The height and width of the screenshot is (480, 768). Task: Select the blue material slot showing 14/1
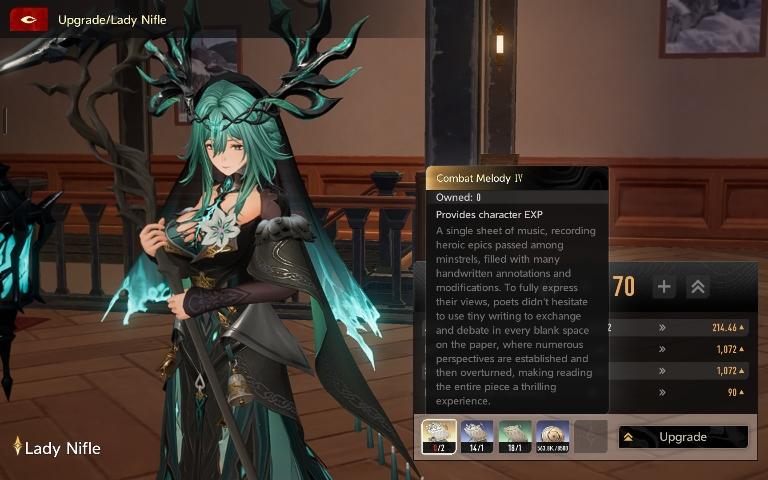[x=477, y=437]
